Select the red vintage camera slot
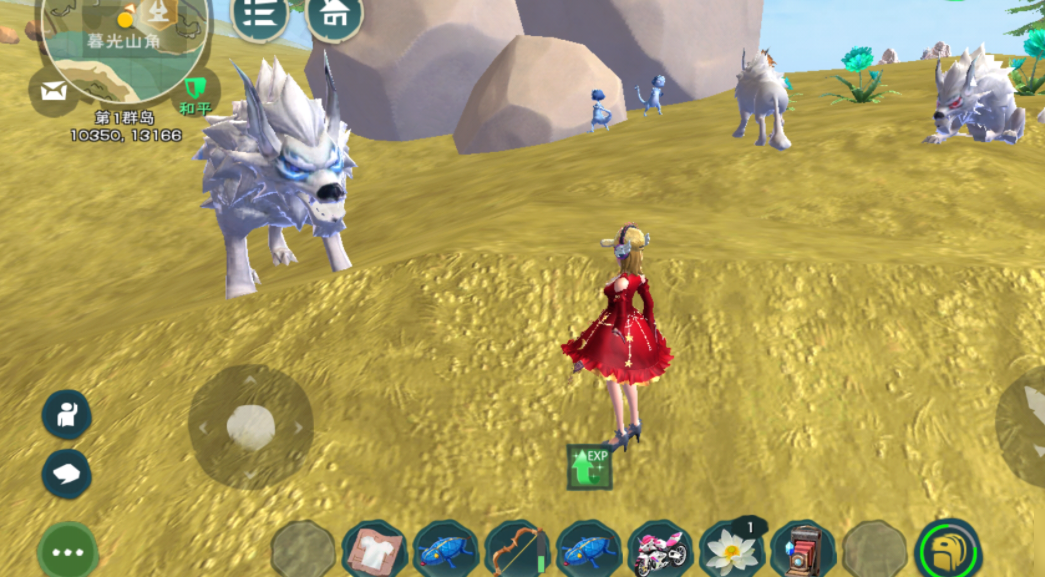1045x577 pixels. click(803, 550)
